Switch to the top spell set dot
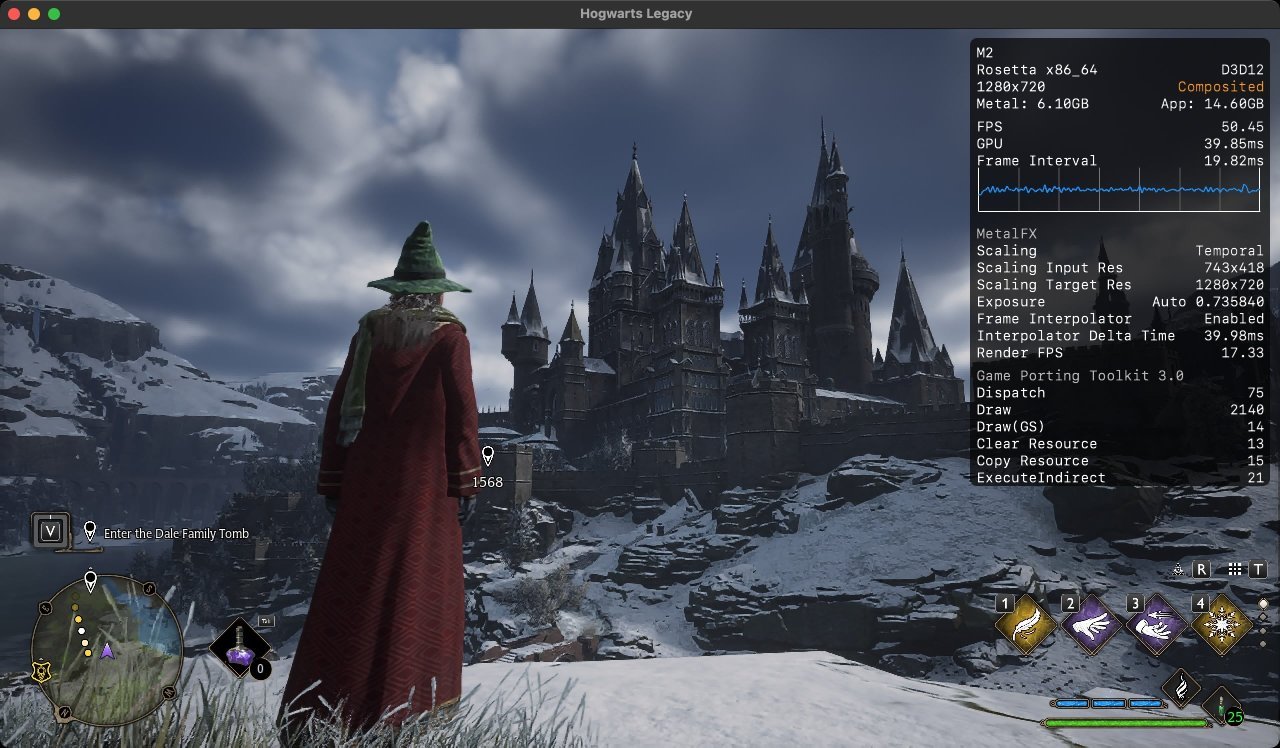1280x748 pixels. [1263, 604]
